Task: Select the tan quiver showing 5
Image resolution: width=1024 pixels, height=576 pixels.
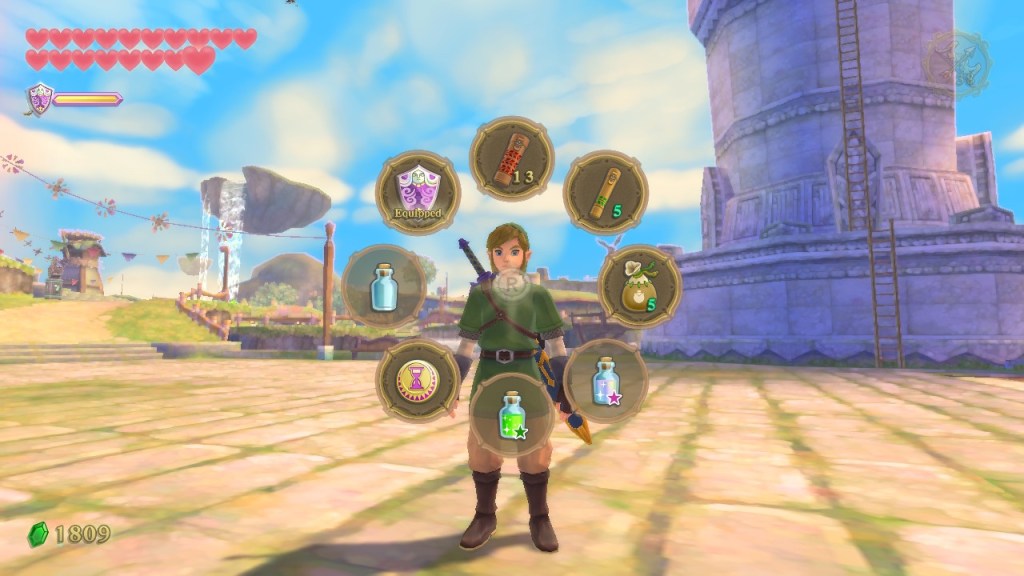Action: point(605,193)
